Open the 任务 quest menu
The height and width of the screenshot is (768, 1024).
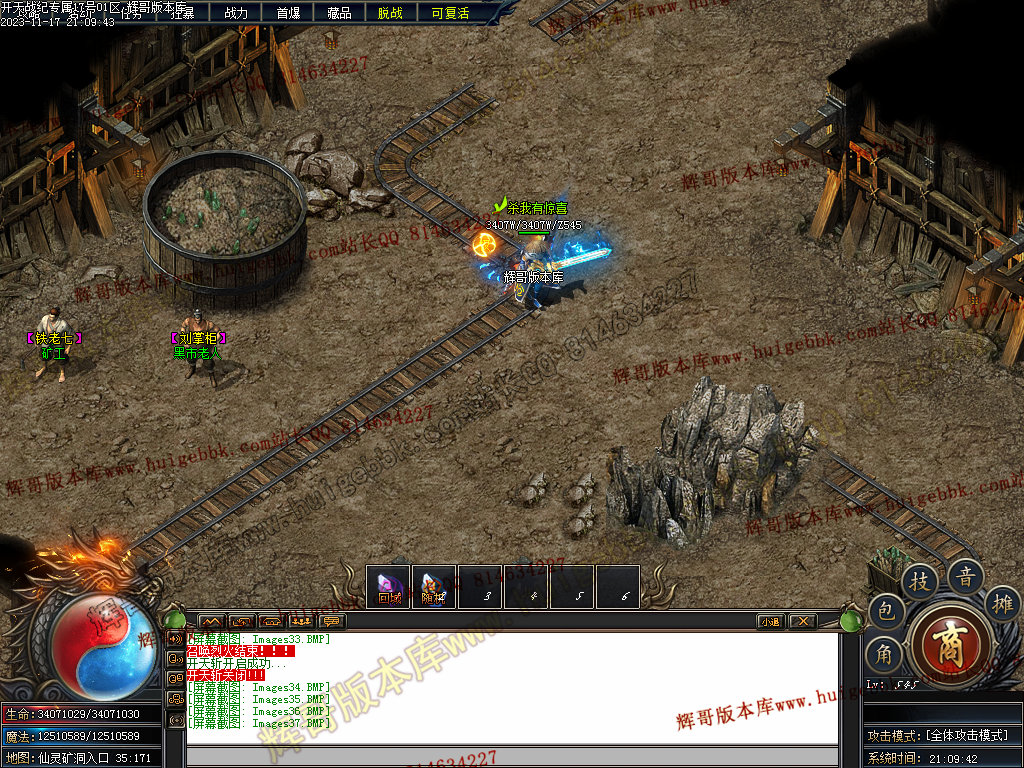tap(132, 13)
